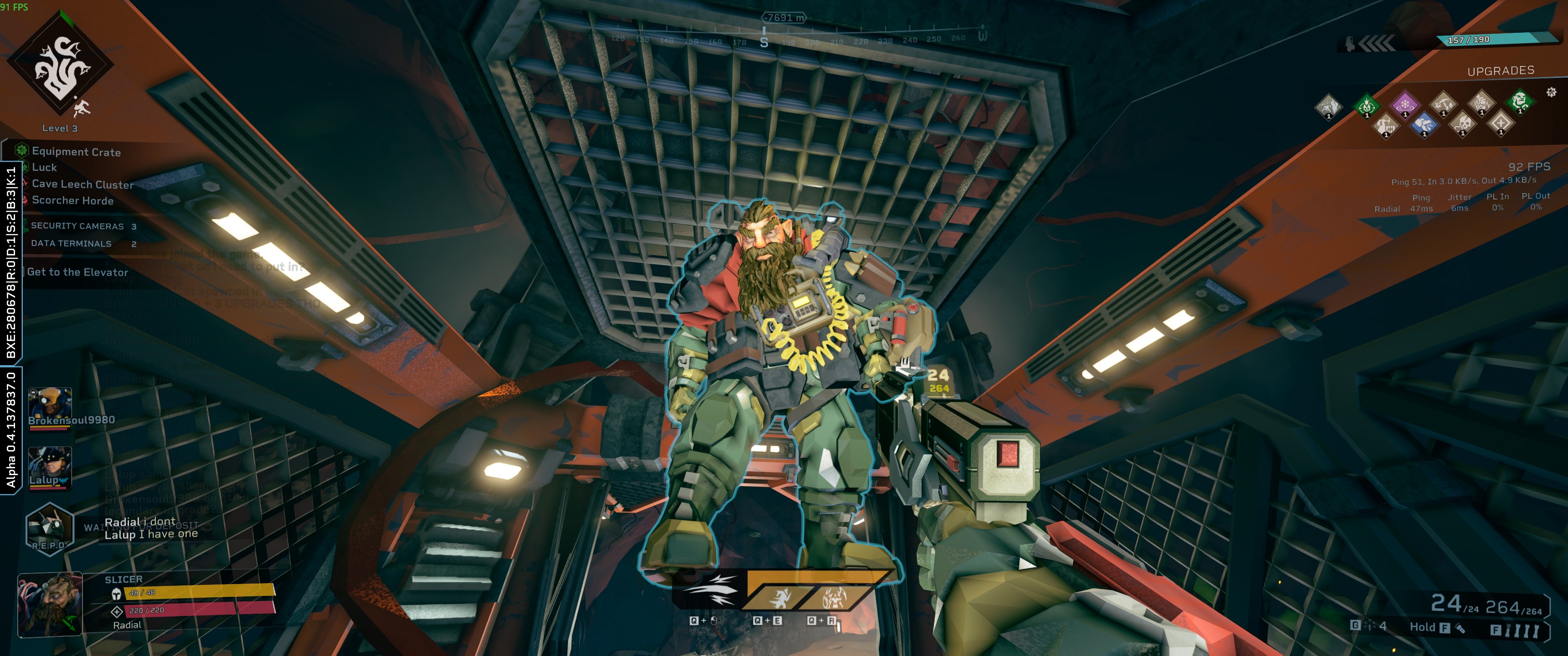Click the Slicer player portrait

tap(50, 604)
